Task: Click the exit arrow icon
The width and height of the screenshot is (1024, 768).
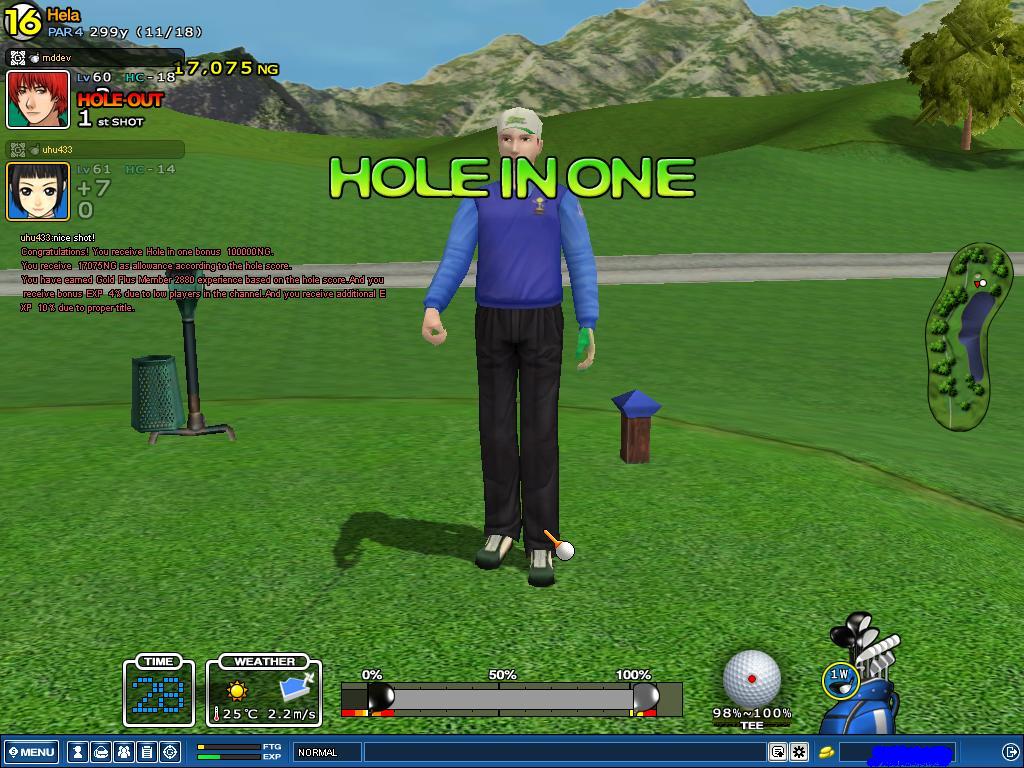Action: click(1010, 752)
